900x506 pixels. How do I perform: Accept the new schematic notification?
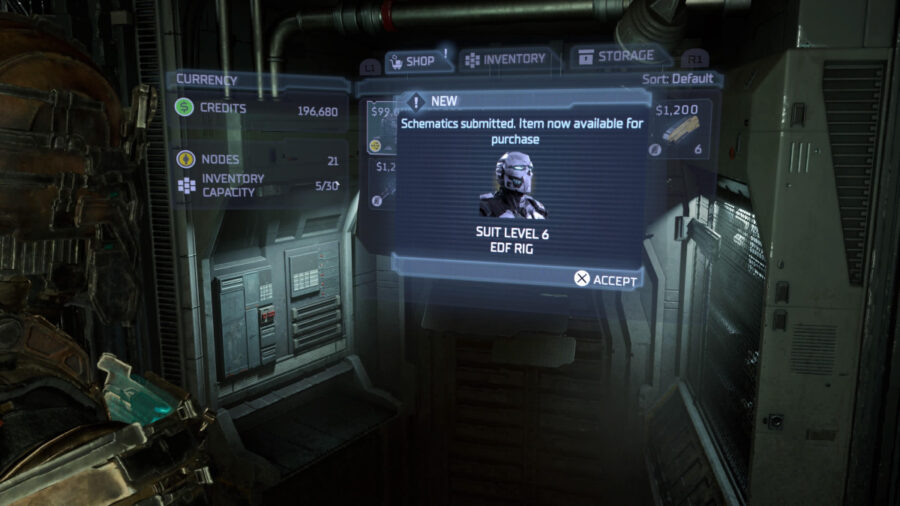(606, 279)
